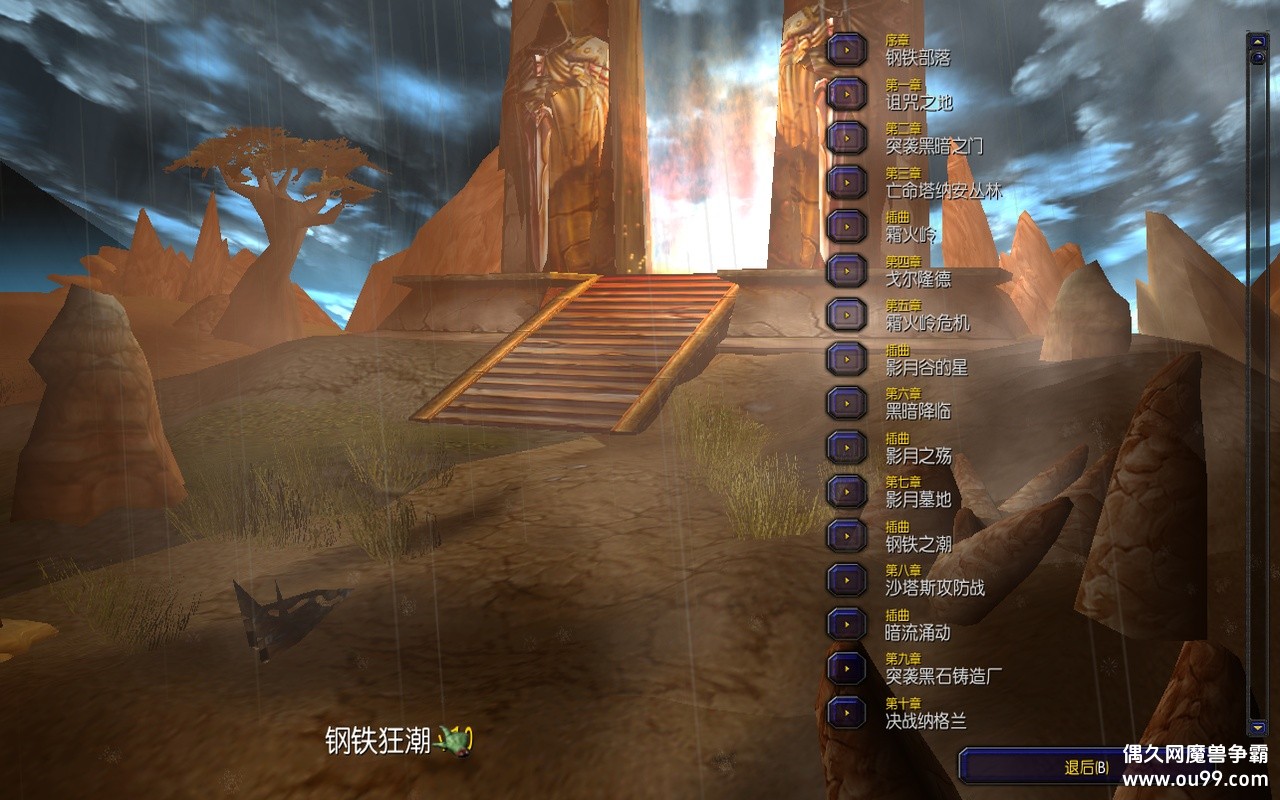Choose interlude 暗流涌动
This screenshot has width=1280, height=800.
(x=847, y=624)
